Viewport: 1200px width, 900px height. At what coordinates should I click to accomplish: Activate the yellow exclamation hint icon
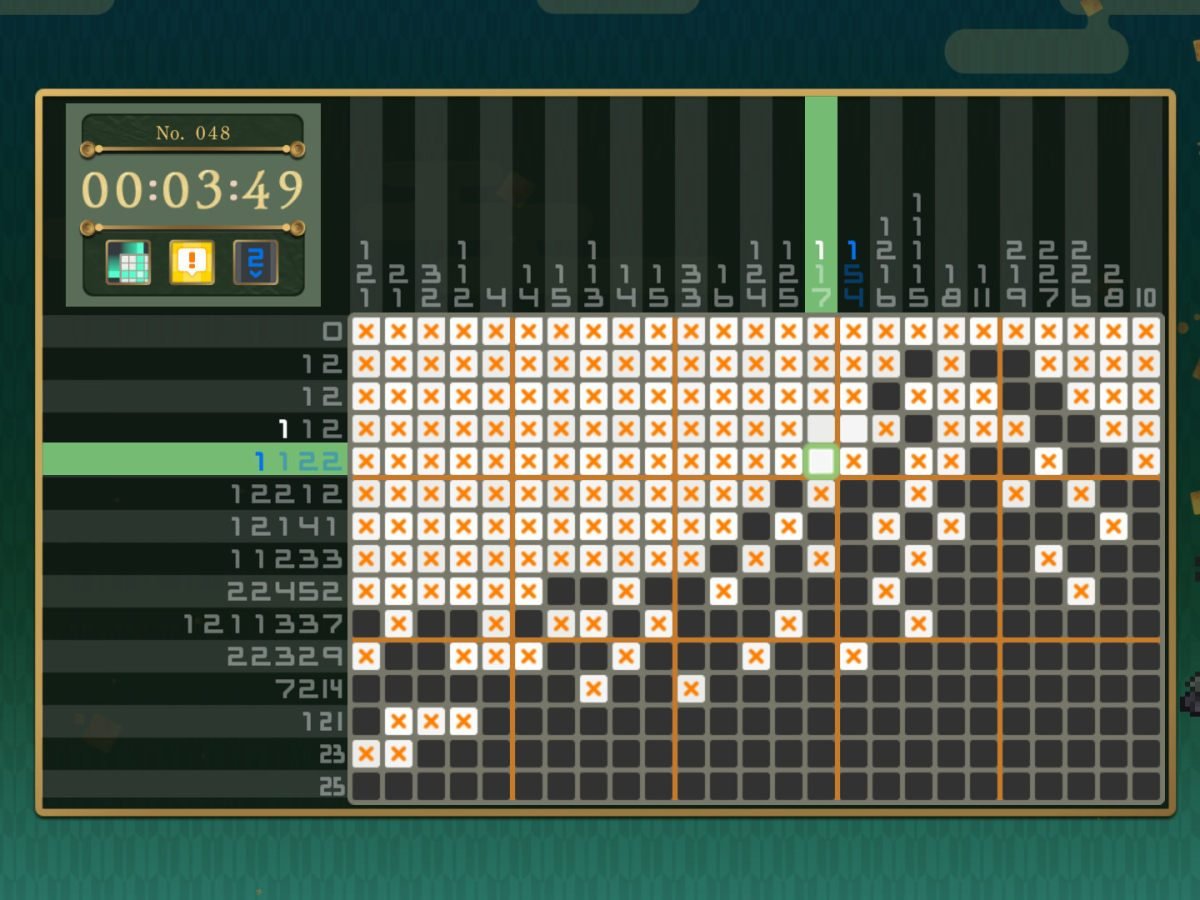point(191,262)
